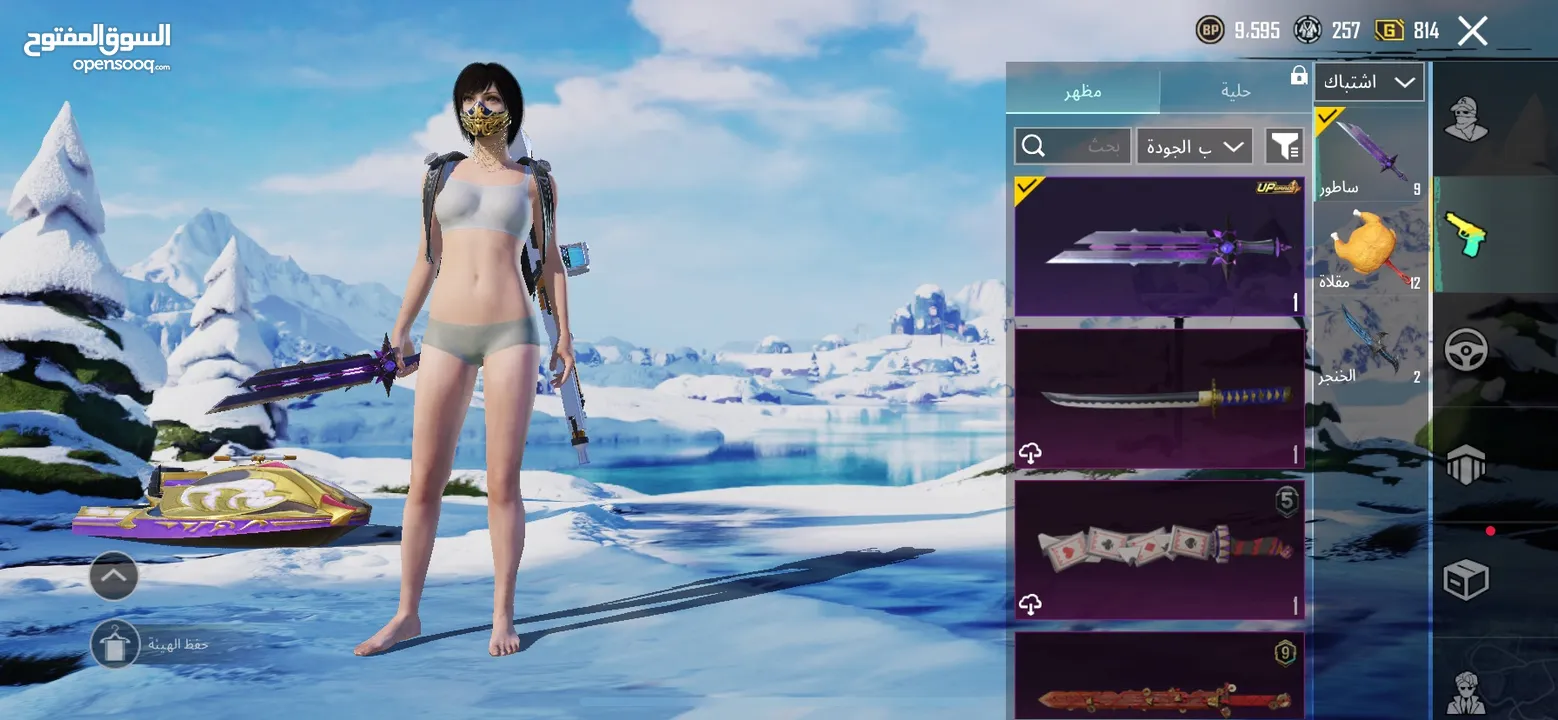Select the مقلاة pan weapon
This screenshot has height=720, width=1558.
pyautogui.click(x=1371, y=250)
